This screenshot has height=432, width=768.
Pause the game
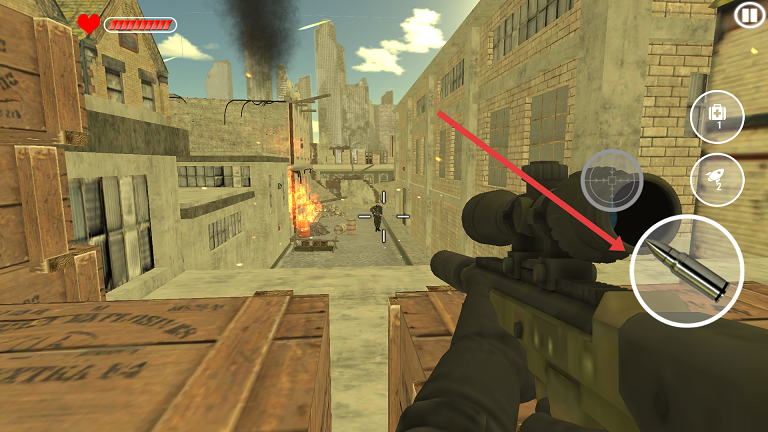[748, 15]
